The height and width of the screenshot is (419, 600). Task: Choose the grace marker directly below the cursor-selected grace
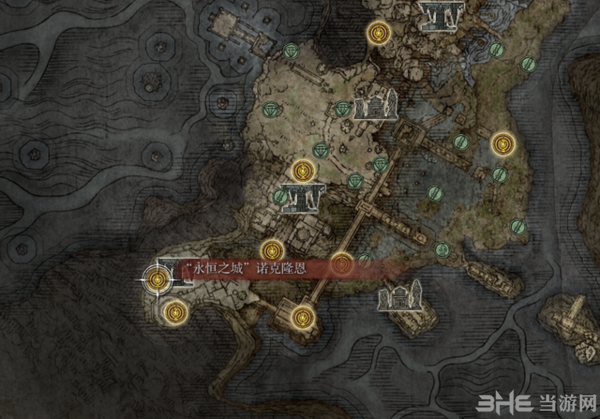click(175, 312)
